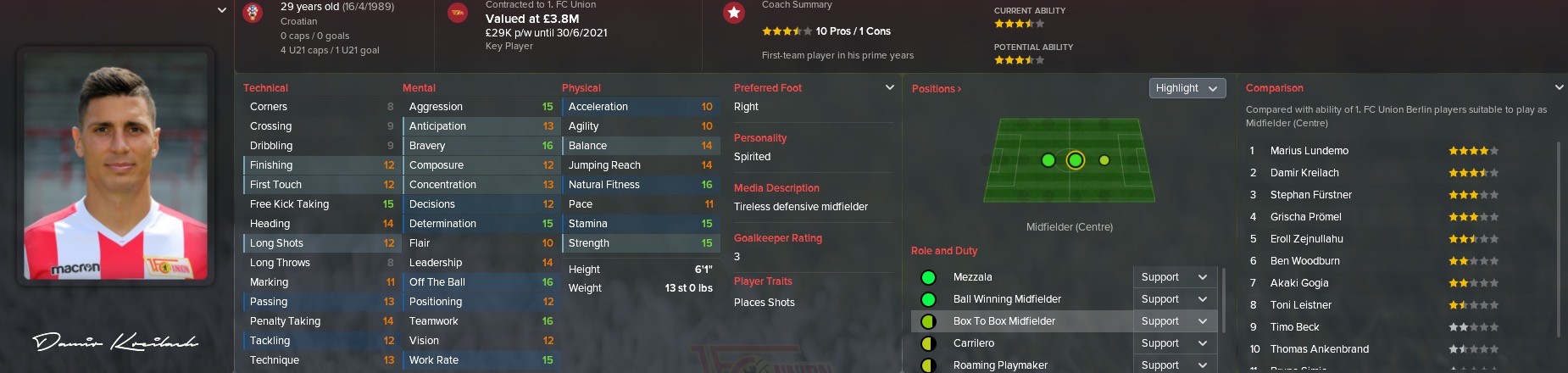The height and width of the screenshot is (373, 1568).
Task: Click the central midfielder position dot
Action: pyautogui.click(x=1075, y=160)
